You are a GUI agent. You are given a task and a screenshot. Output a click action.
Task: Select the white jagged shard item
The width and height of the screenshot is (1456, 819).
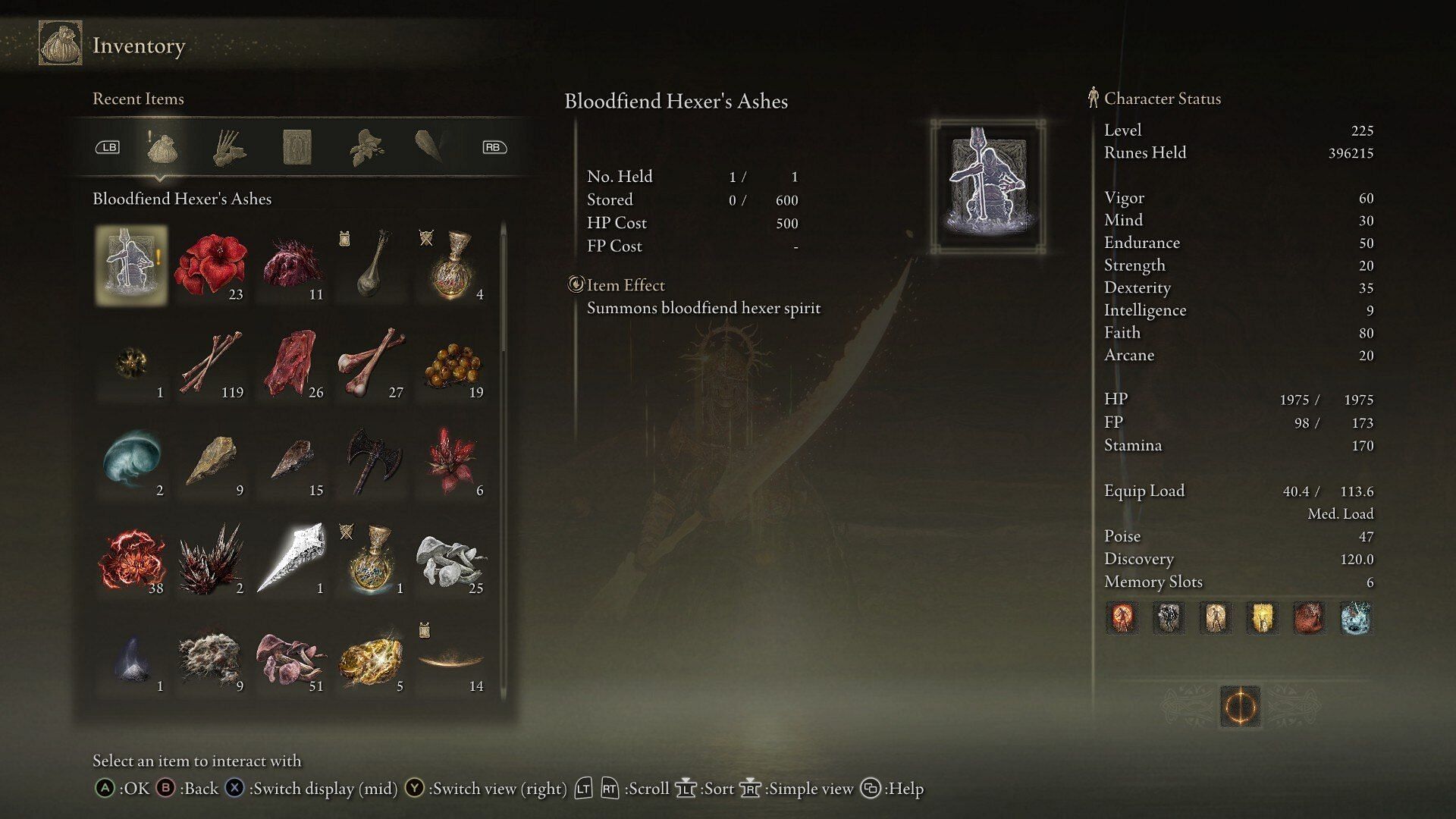click(291, 559)
